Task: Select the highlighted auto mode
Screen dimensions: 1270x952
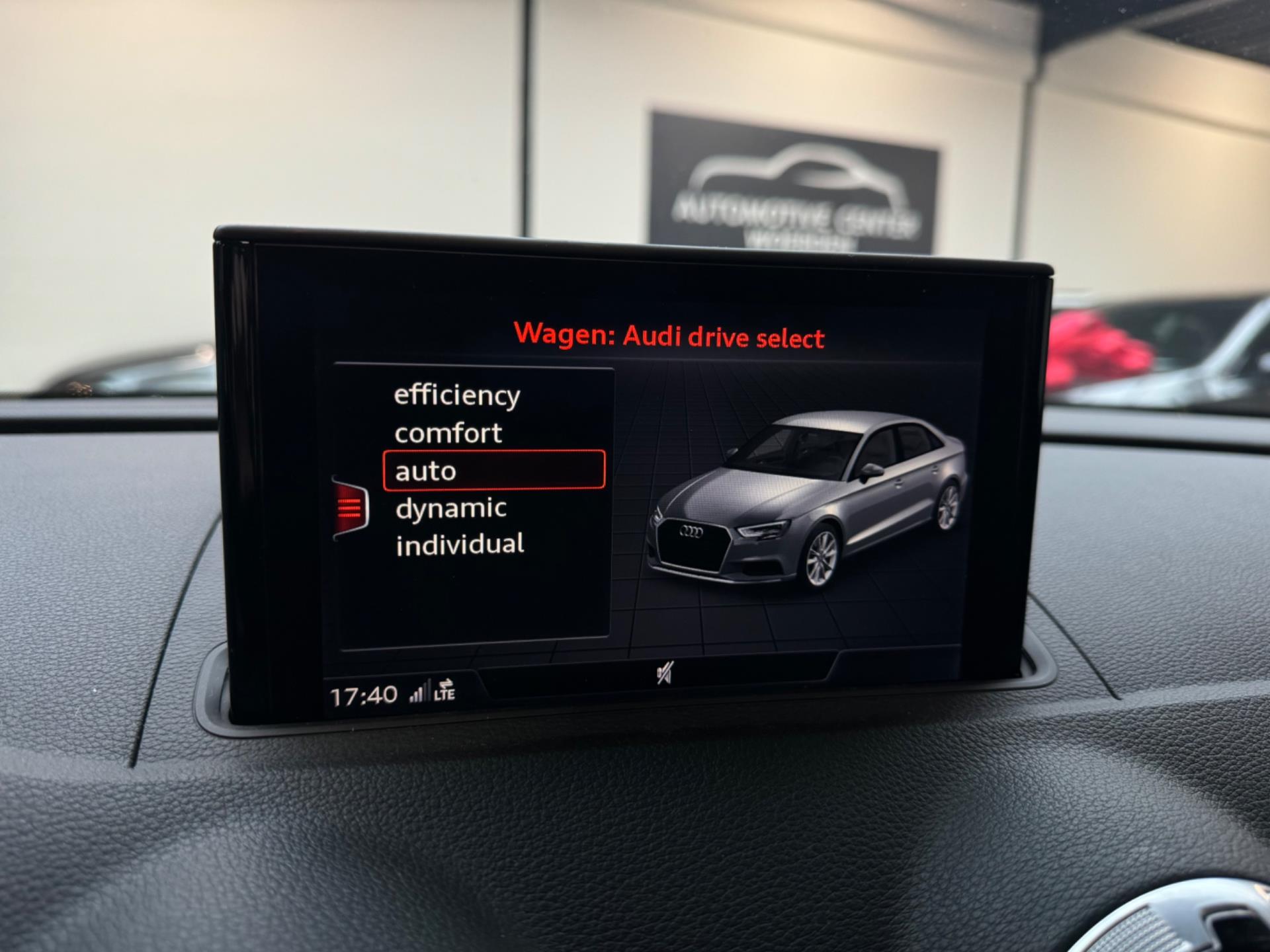Action: click(493, 471)
